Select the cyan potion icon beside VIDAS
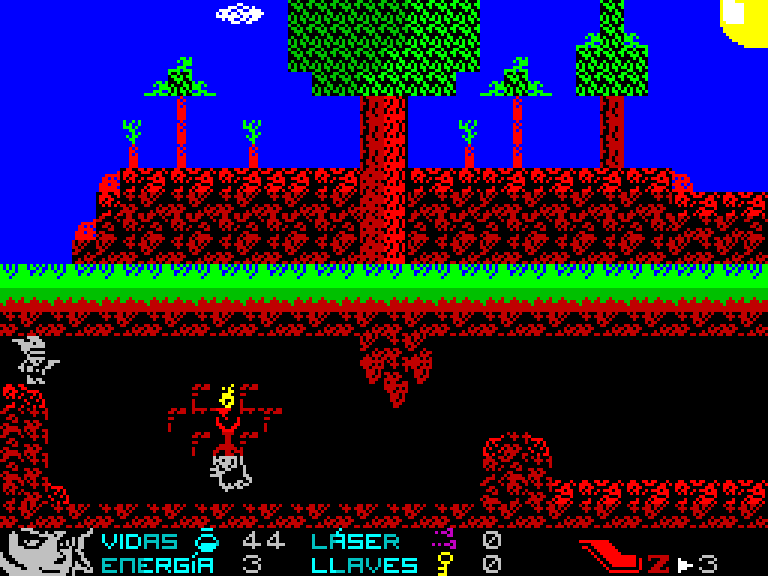The height and width of the screenshot is (576, 768). (206, 541)
